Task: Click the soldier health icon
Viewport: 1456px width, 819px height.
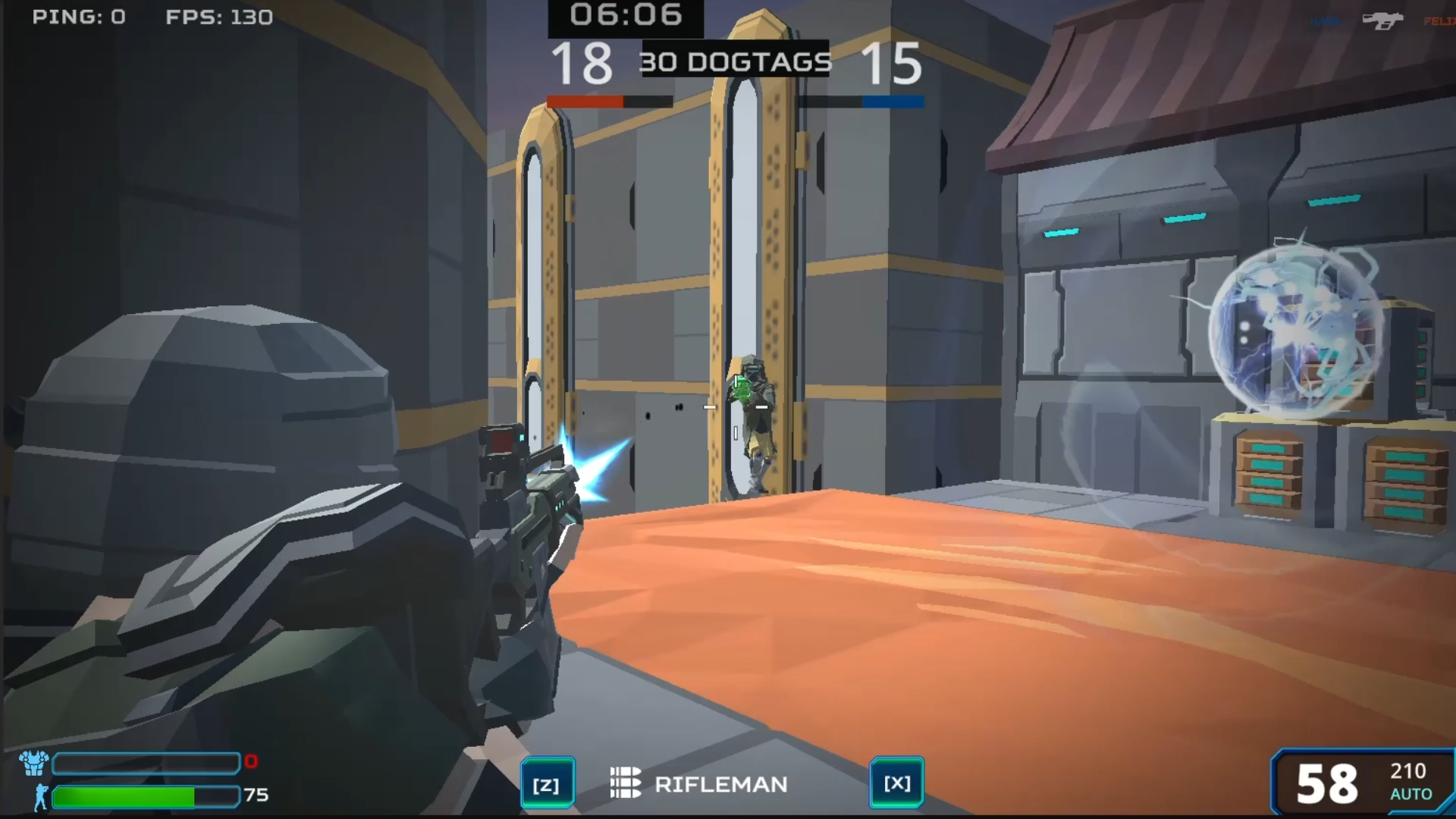Action: [x=42, y=796]
